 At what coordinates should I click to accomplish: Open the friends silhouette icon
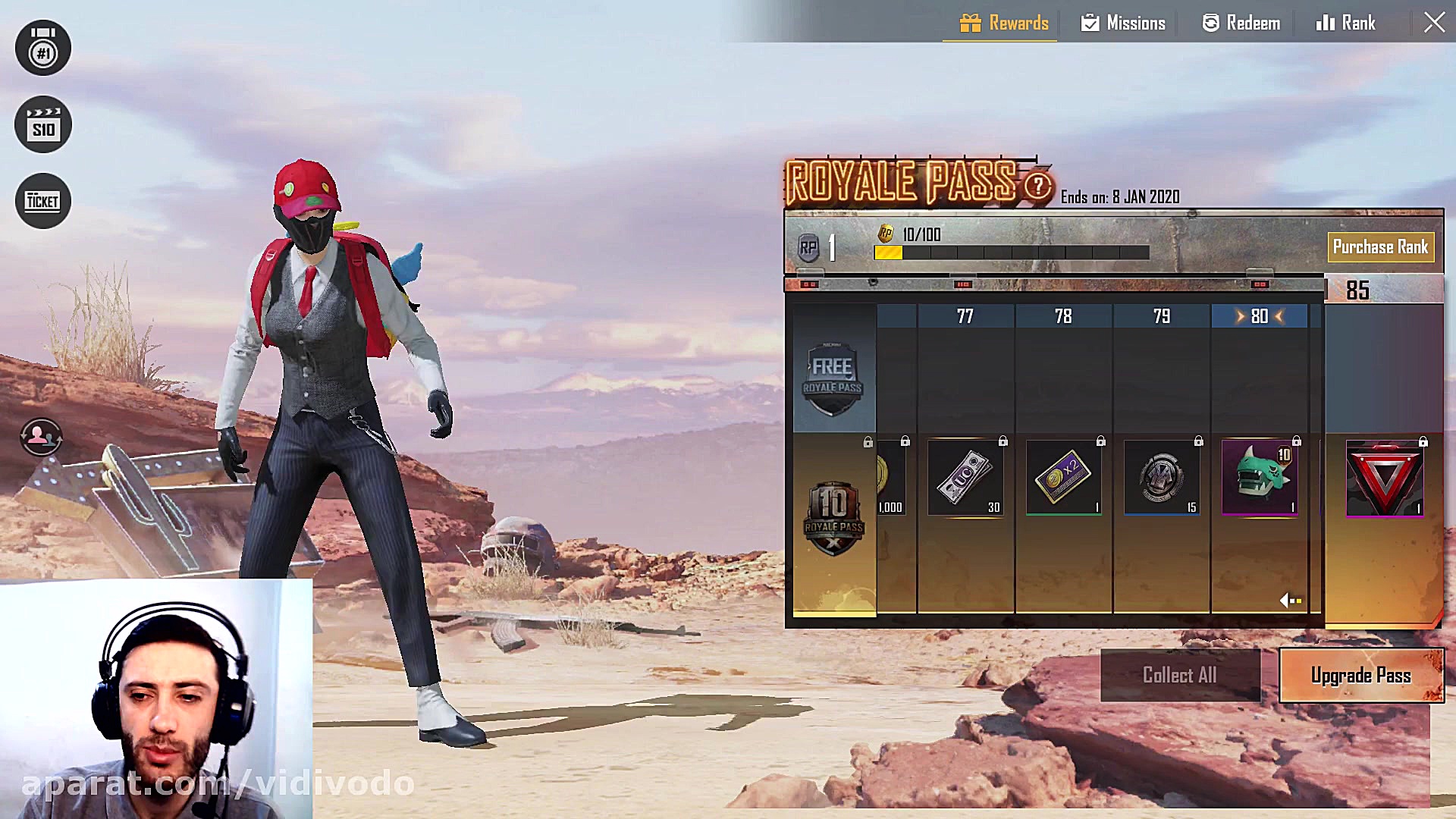point(41,437)
